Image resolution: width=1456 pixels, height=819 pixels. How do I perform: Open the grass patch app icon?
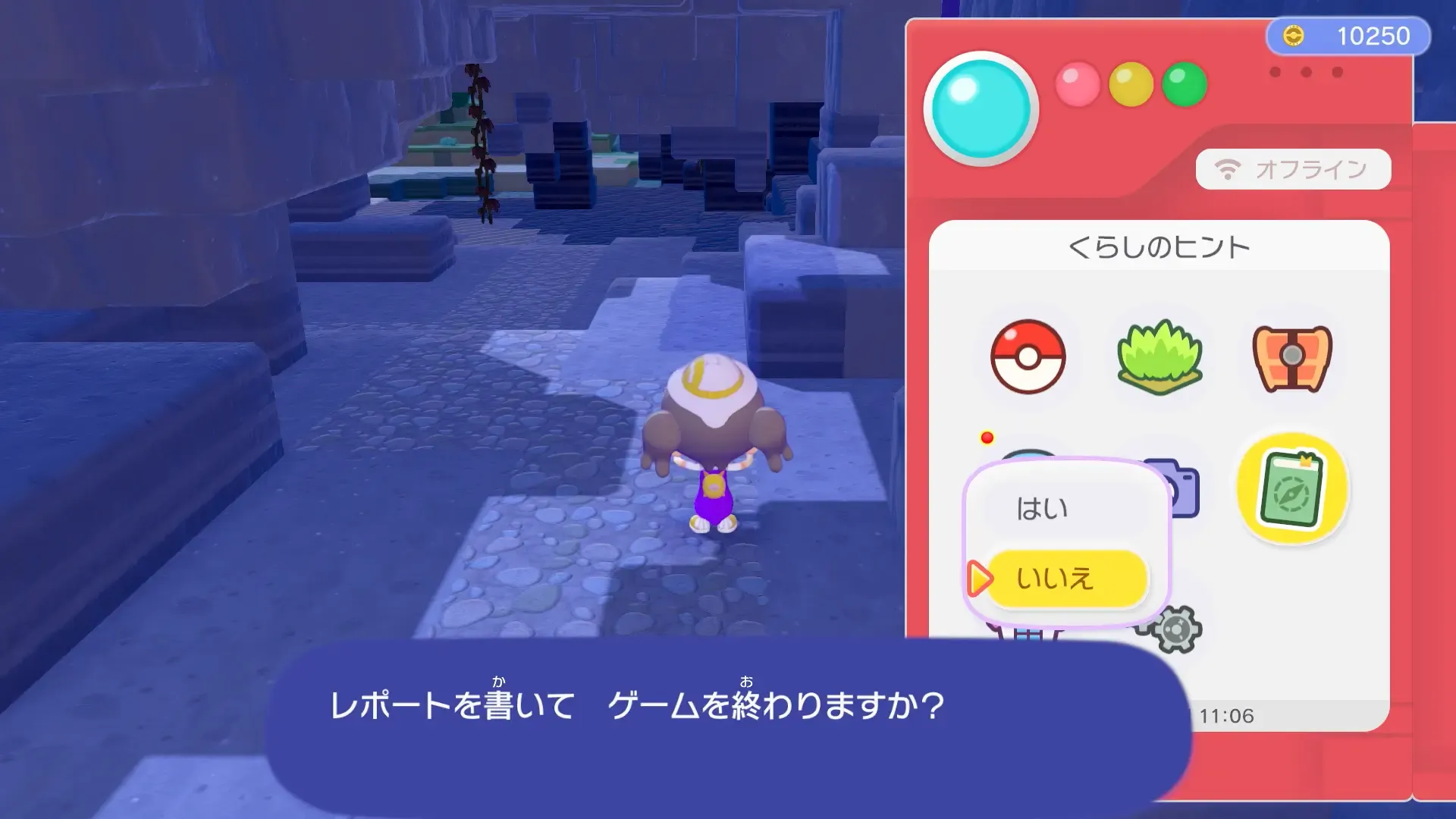(x=1160, y=359)
